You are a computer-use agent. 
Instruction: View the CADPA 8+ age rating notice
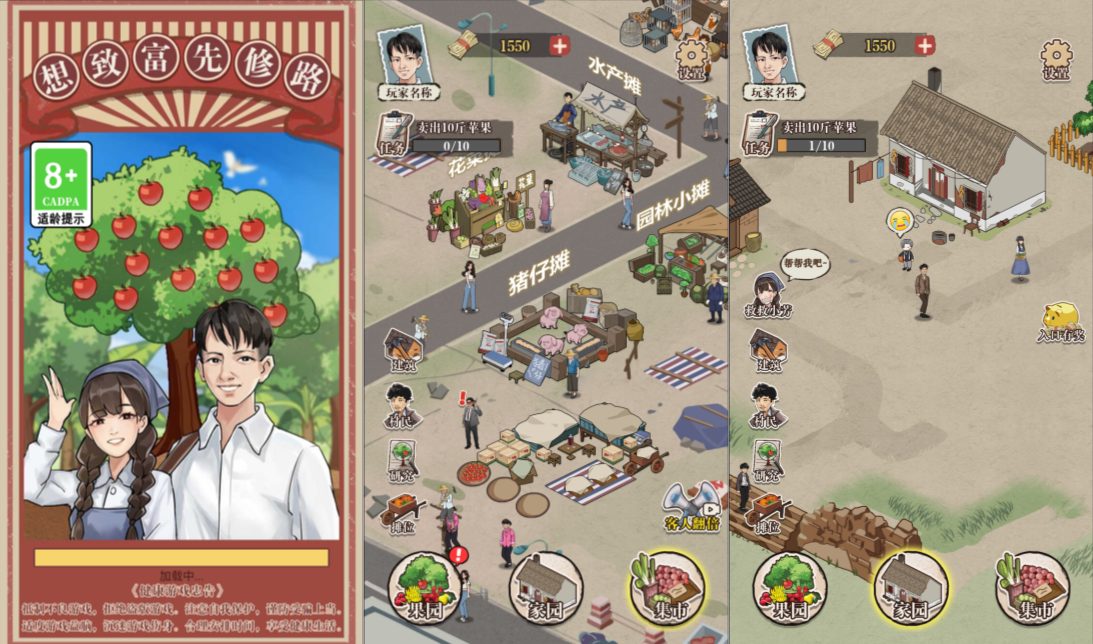click(61, 184)
